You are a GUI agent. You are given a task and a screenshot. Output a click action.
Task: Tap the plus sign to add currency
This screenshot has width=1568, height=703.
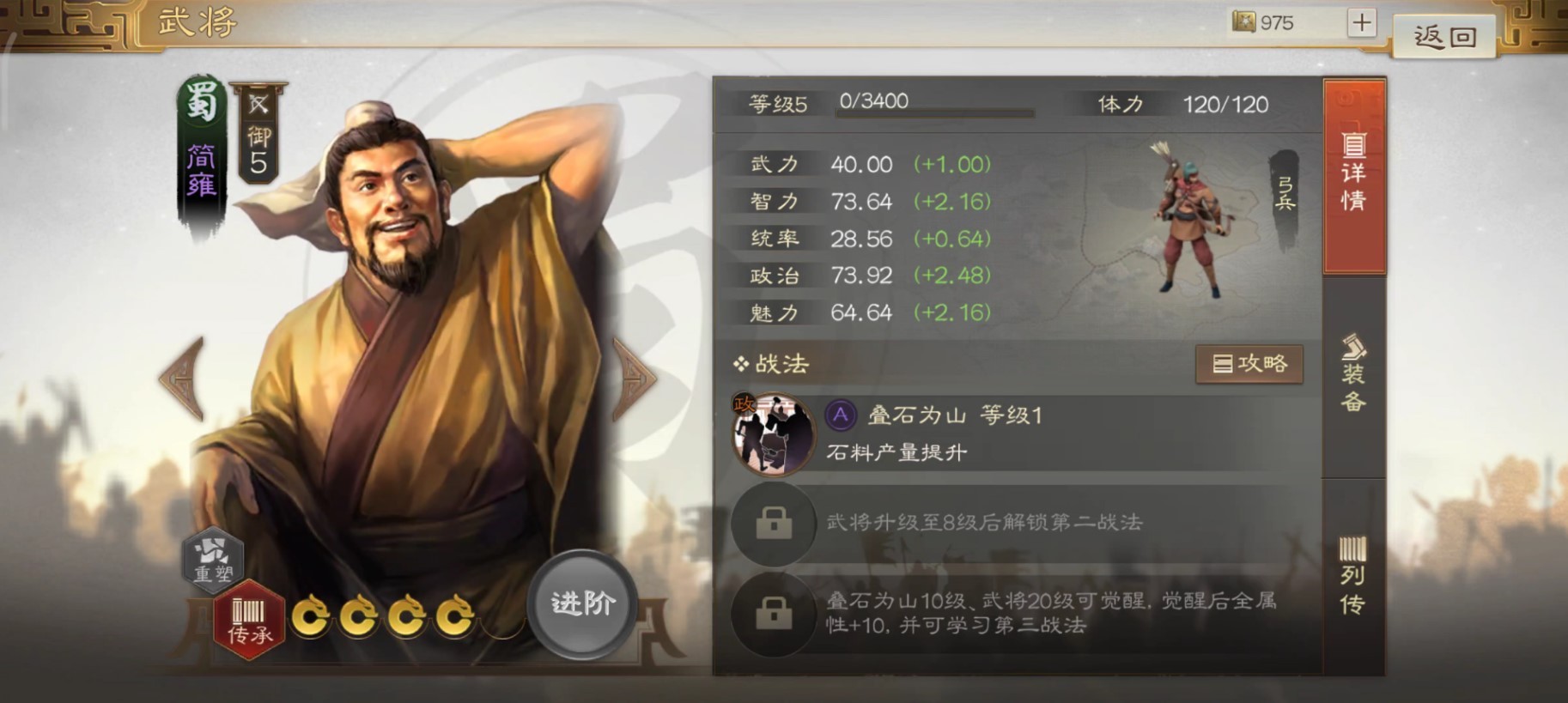[1361, 21]
